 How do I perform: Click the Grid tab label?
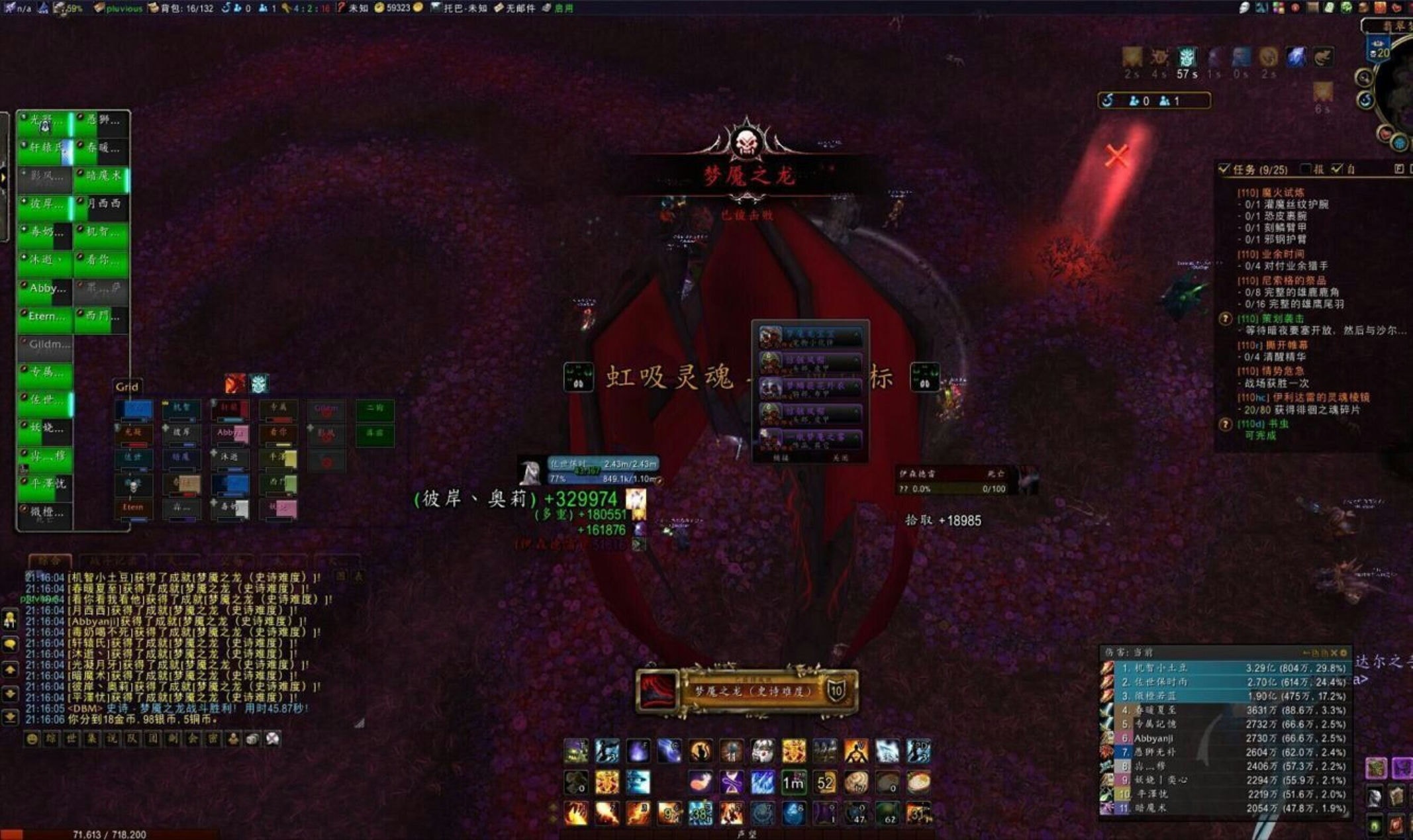126,387
